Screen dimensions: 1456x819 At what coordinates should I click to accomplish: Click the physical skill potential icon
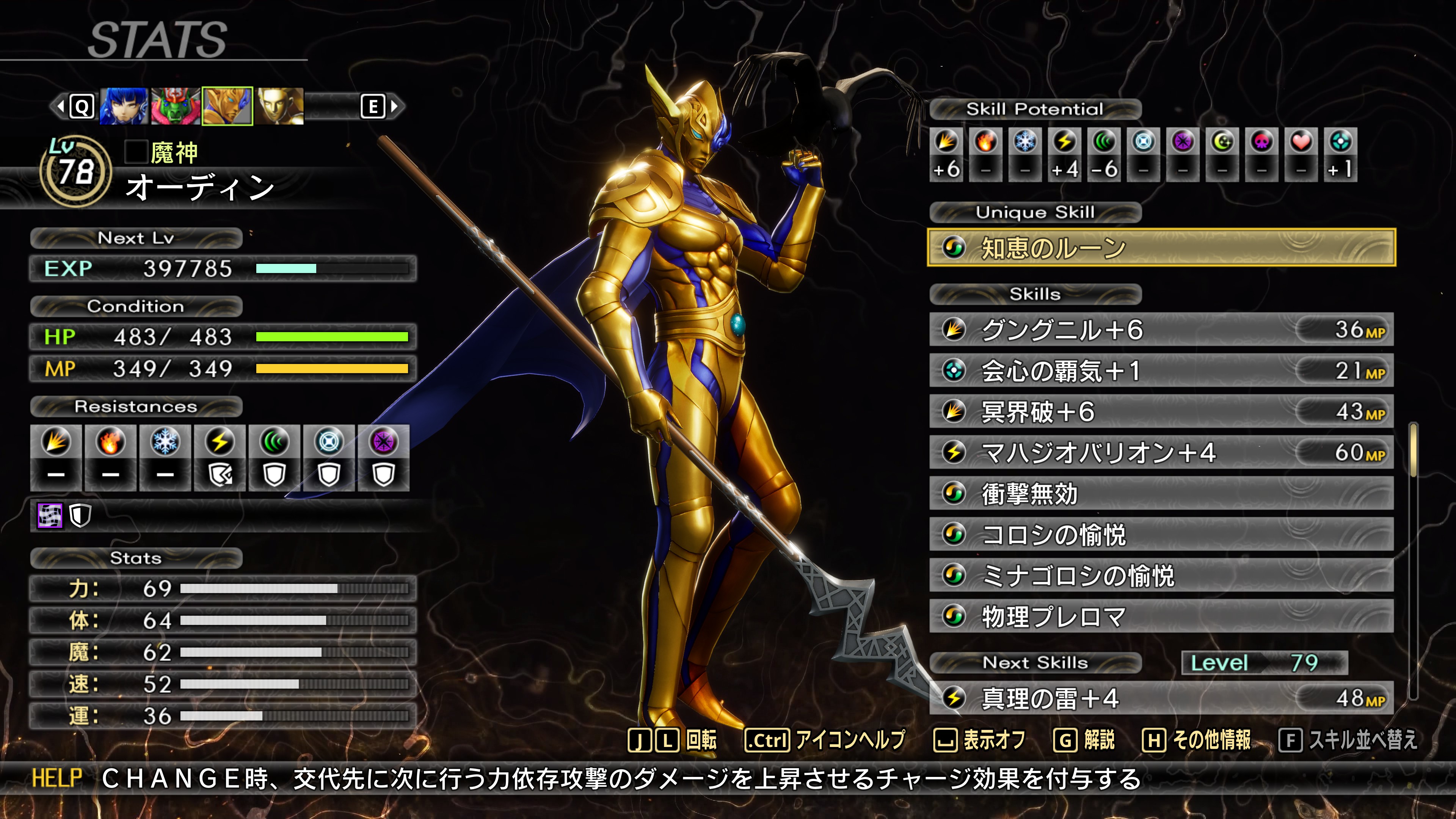(x=946, y=142)
